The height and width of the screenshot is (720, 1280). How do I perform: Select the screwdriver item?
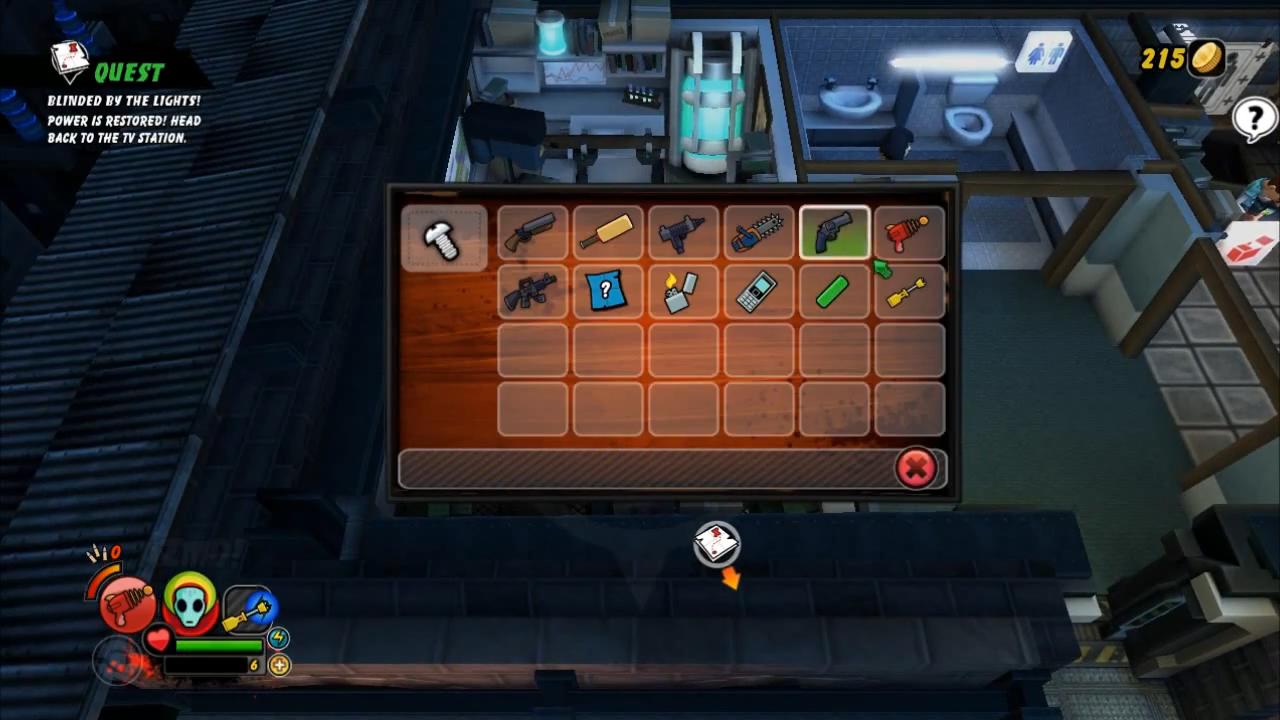point(908,291)
